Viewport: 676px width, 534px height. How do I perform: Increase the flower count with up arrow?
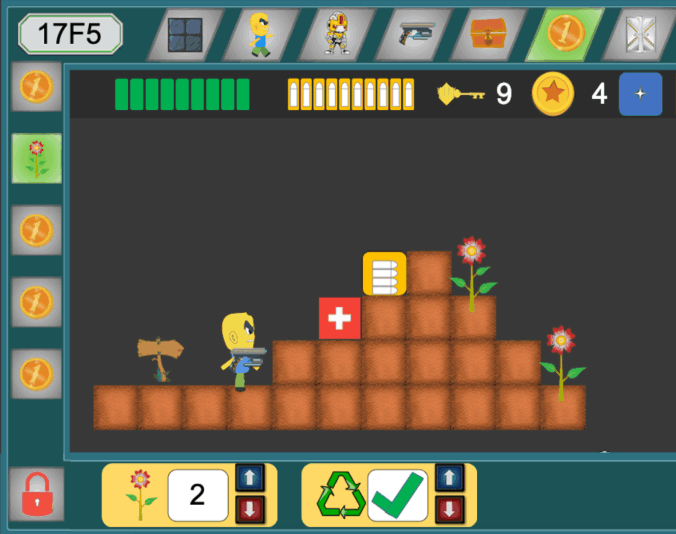point(248,479)
